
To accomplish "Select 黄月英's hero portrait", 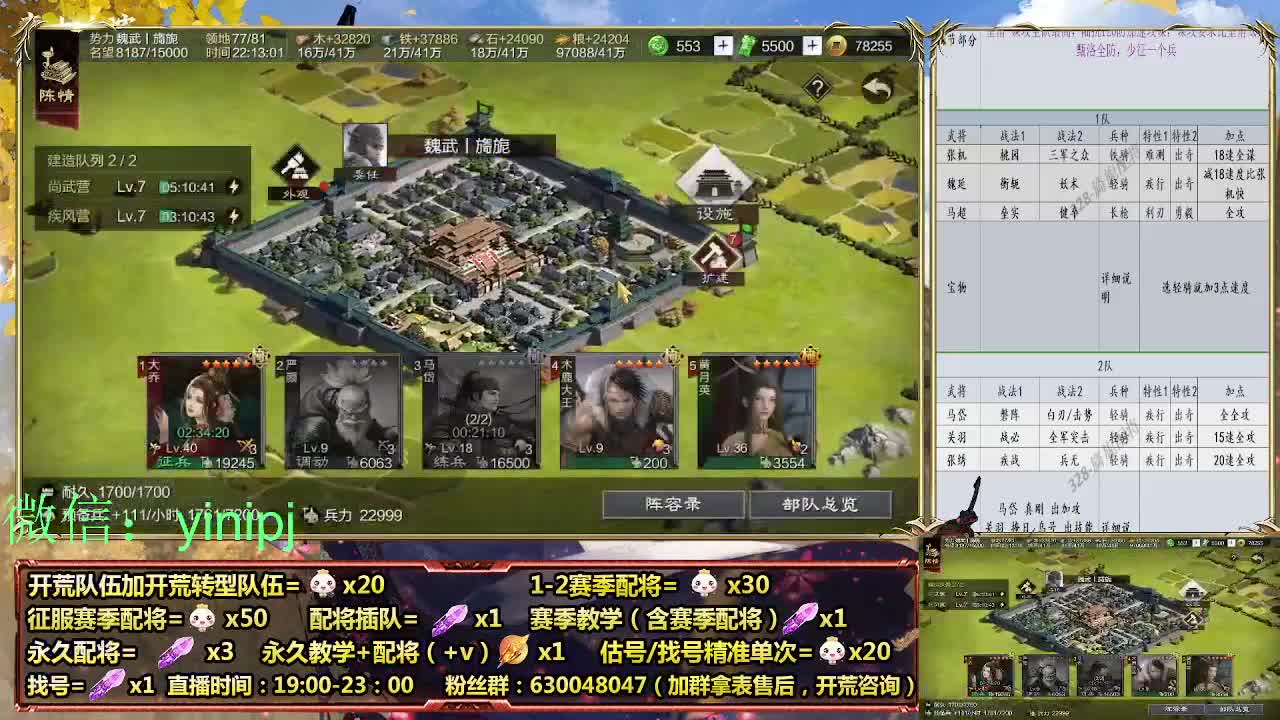I will [750, 410].
